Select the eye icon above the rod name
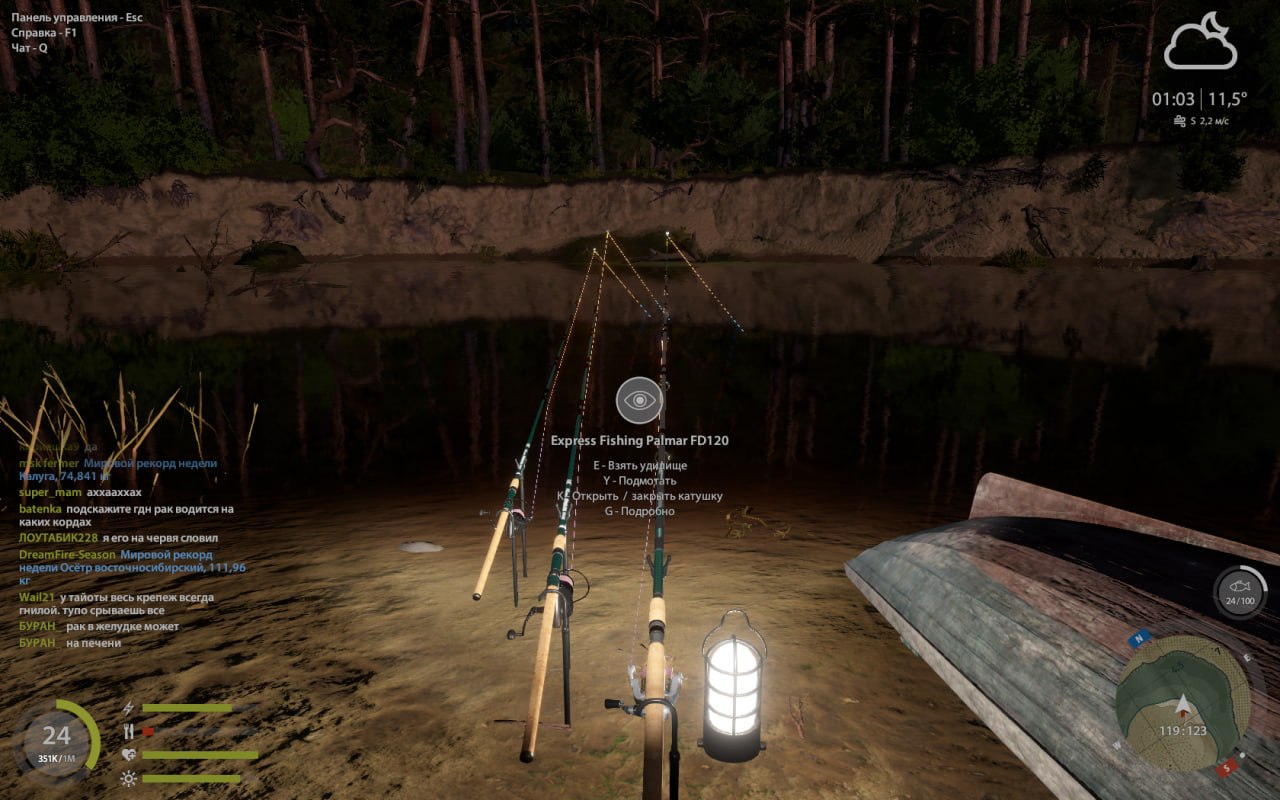This screenshot has width=1280, height=800. pos(639,402)
